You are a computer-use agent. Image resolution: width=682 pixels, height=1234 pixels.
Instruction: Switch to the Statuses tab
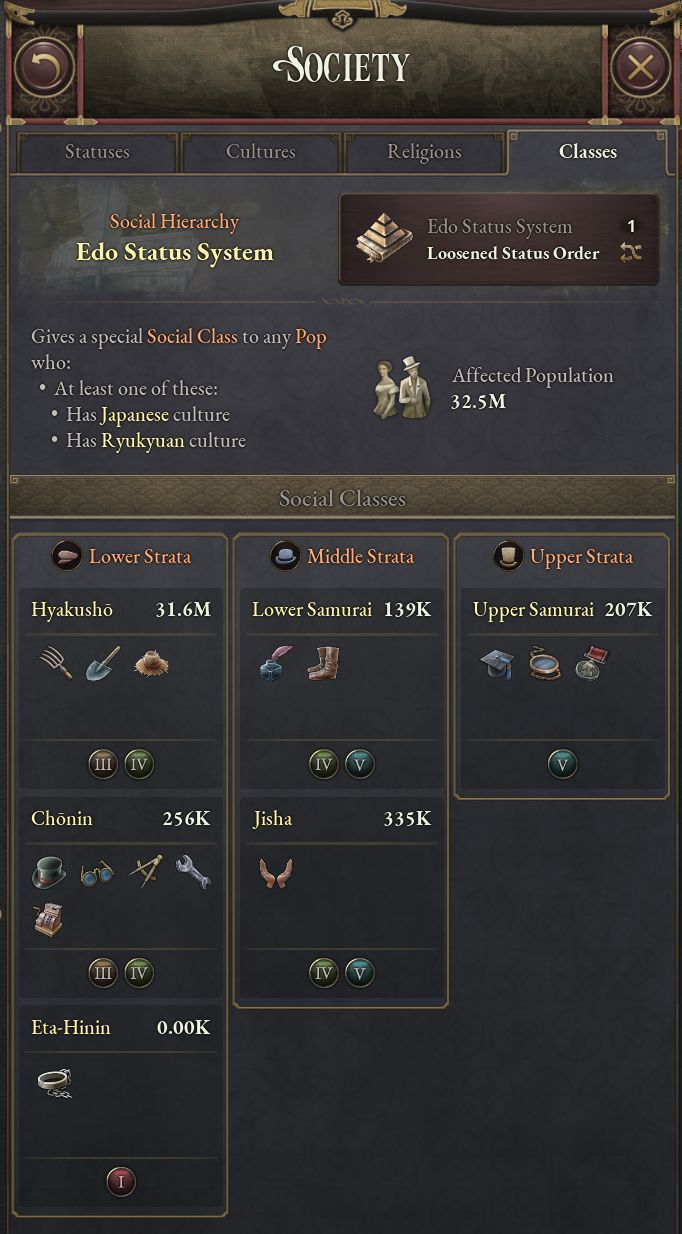click(97, 152)
